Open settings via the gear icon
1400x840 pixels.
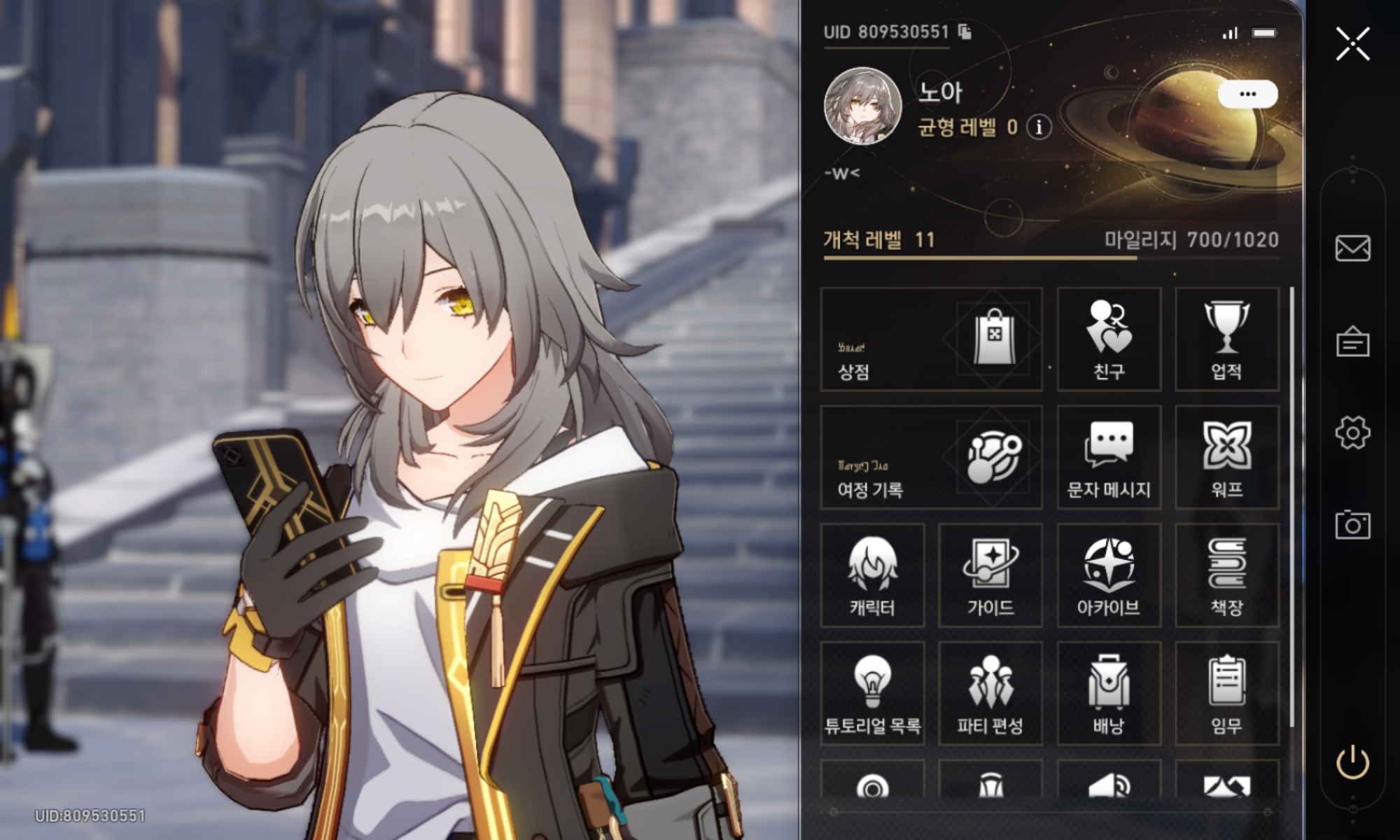tap(1352, 433)
